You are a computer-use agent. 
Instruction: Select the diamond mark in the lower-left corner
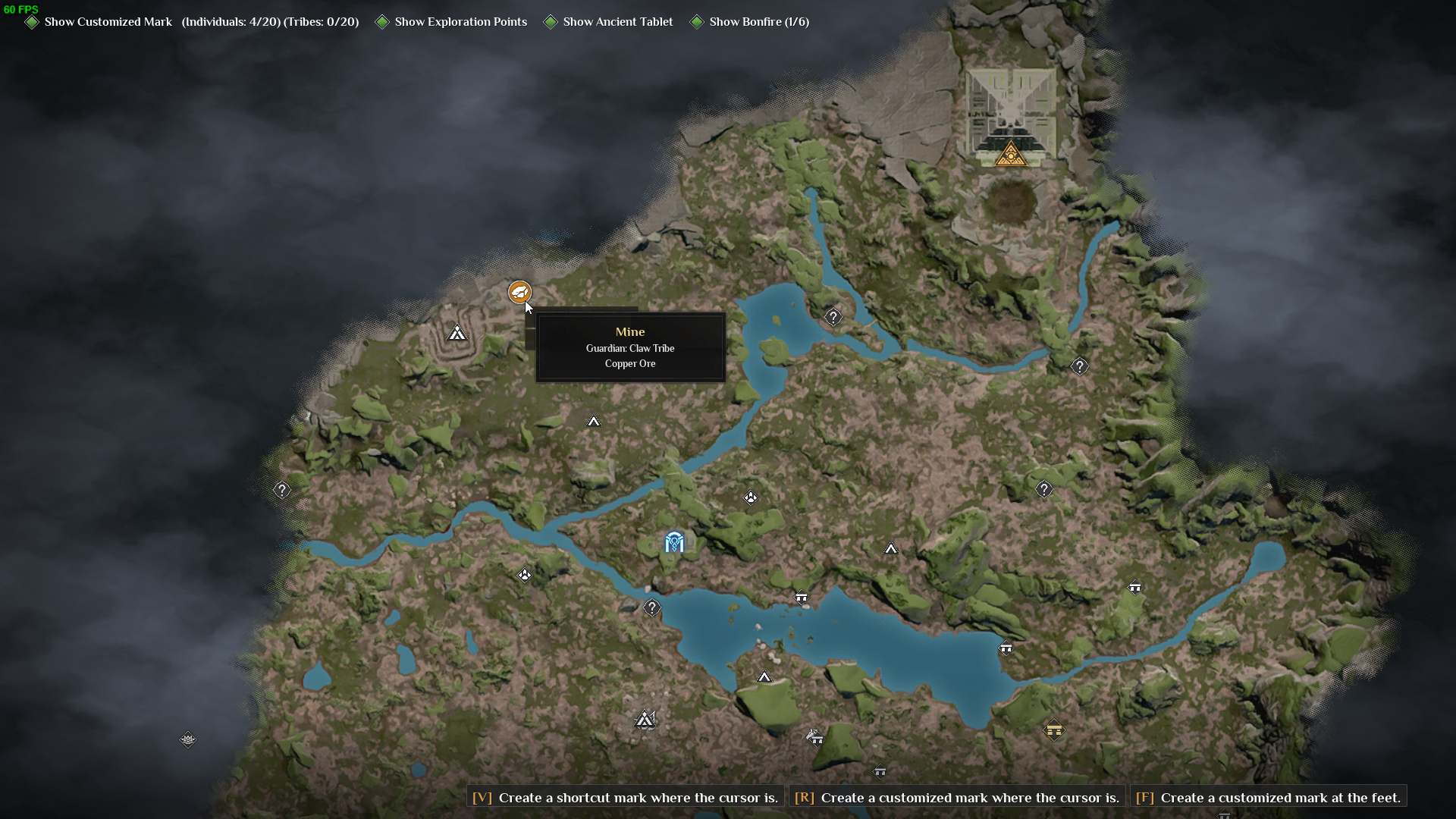[x=187, y=740]
